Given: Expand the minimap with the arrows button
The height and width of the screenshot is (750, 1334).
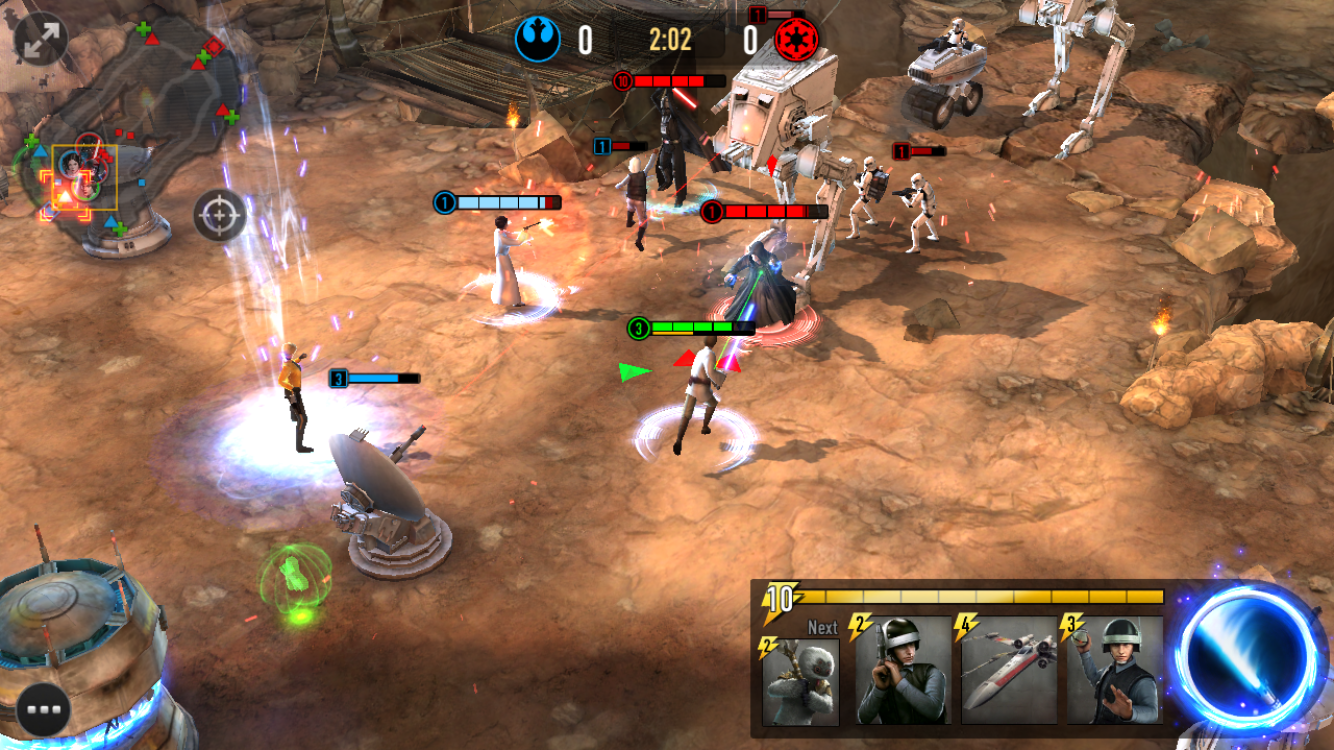Looking at the screenshot, I should (41, 39).
